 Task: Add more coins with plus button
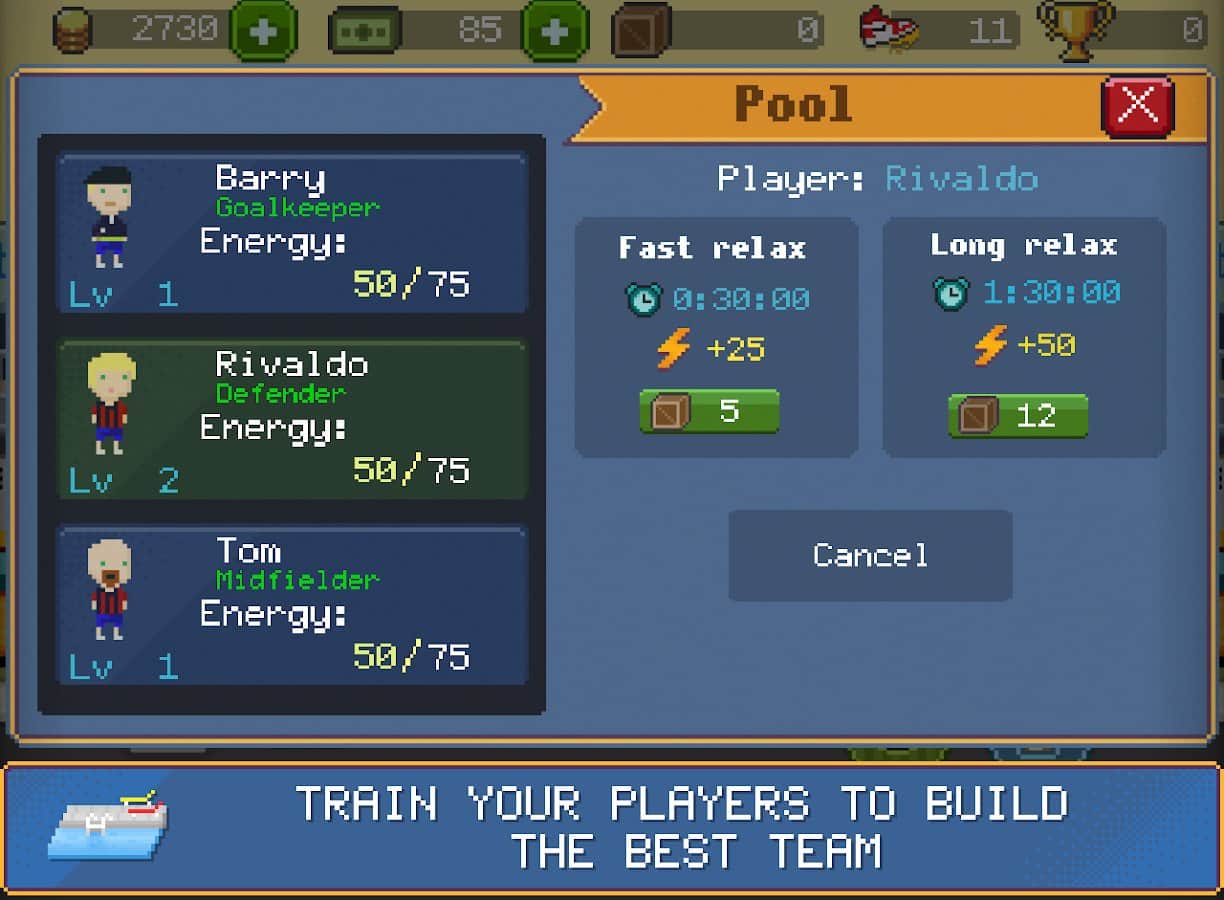coord(263,31)
